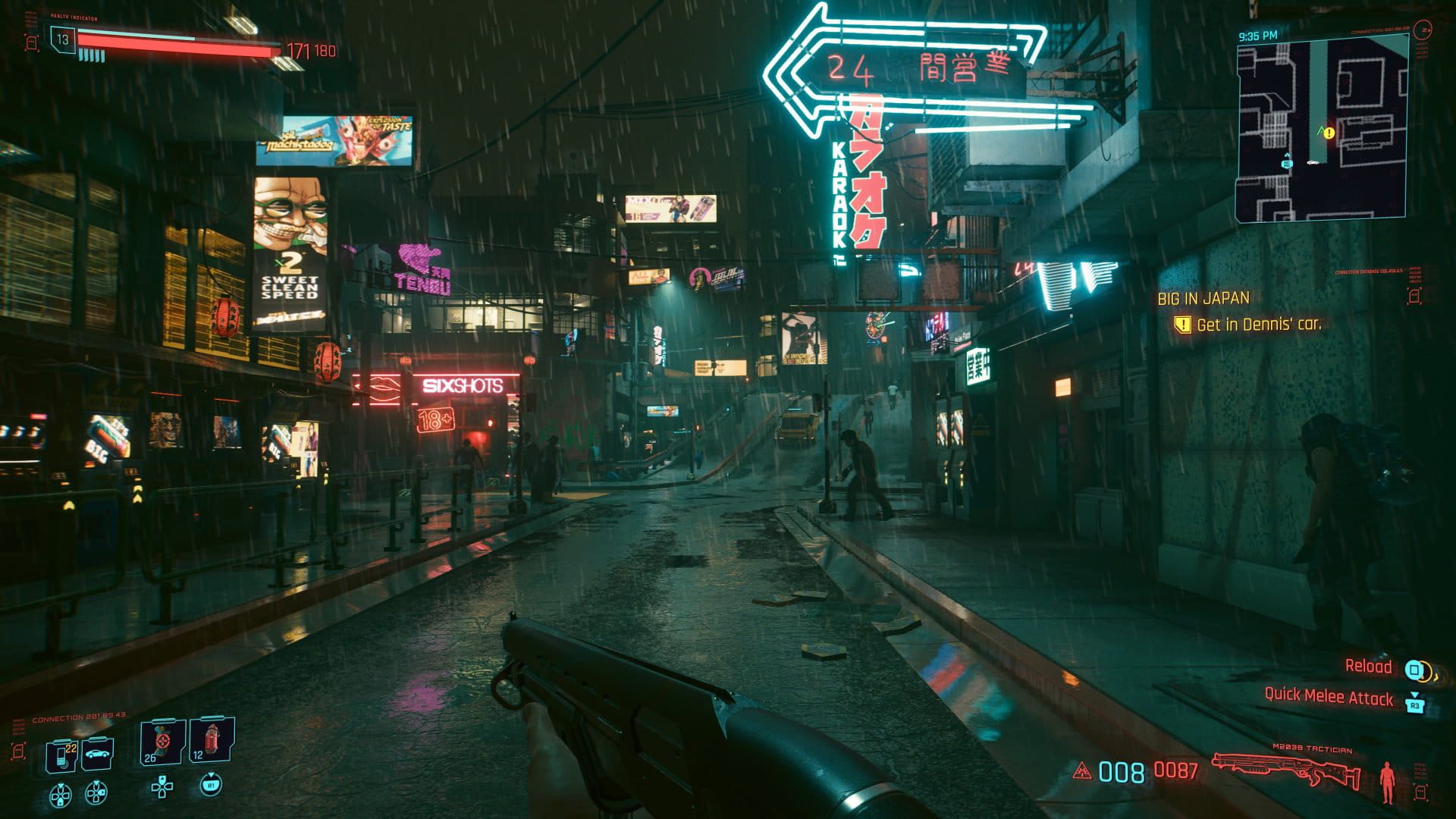Select the grenade quick item showing 26
Image resolution: width=1456 pixels, height=819 pixels.
161,742
